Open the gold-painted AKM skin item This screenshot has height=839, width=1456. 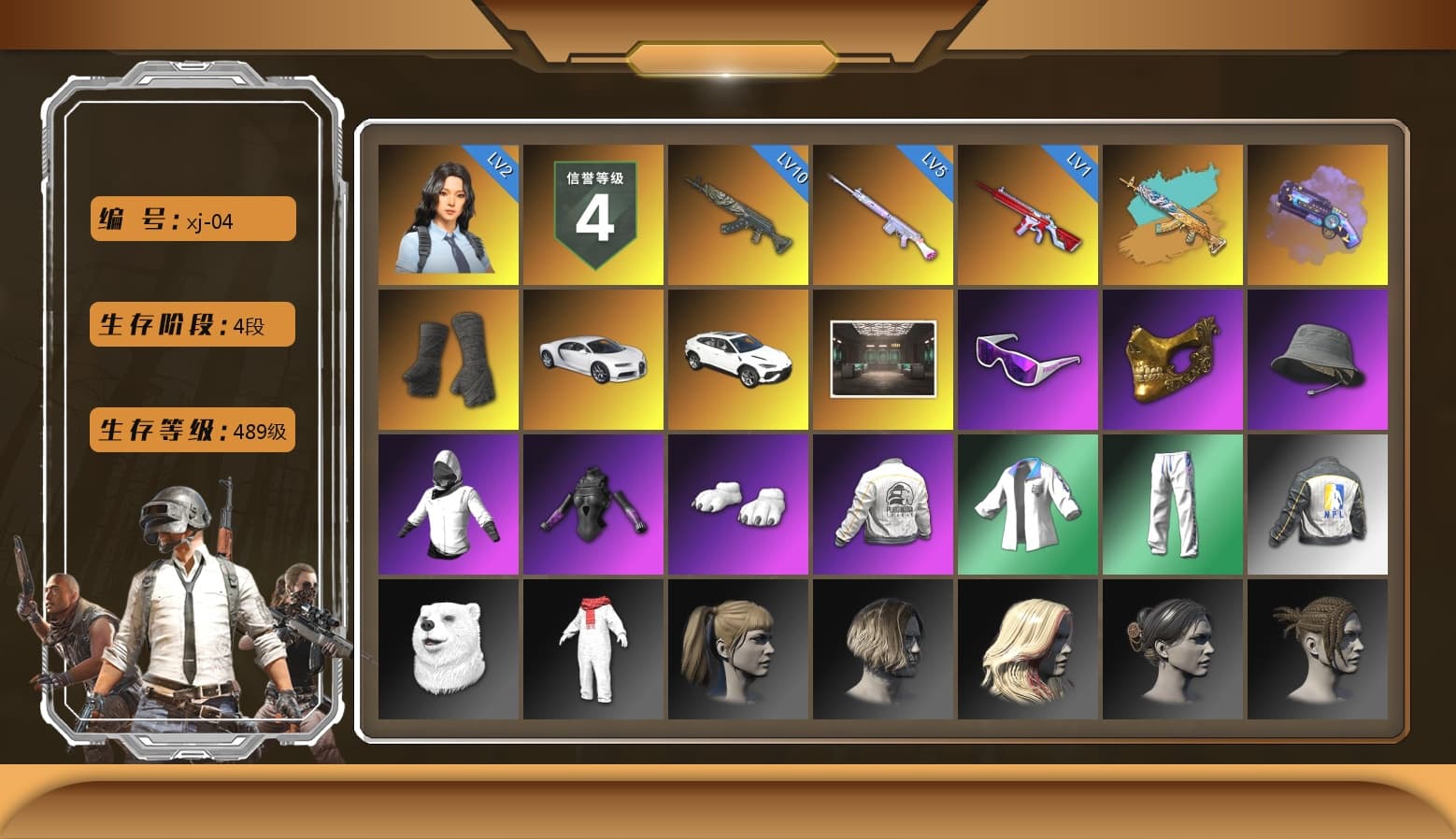click(1174, 215)
